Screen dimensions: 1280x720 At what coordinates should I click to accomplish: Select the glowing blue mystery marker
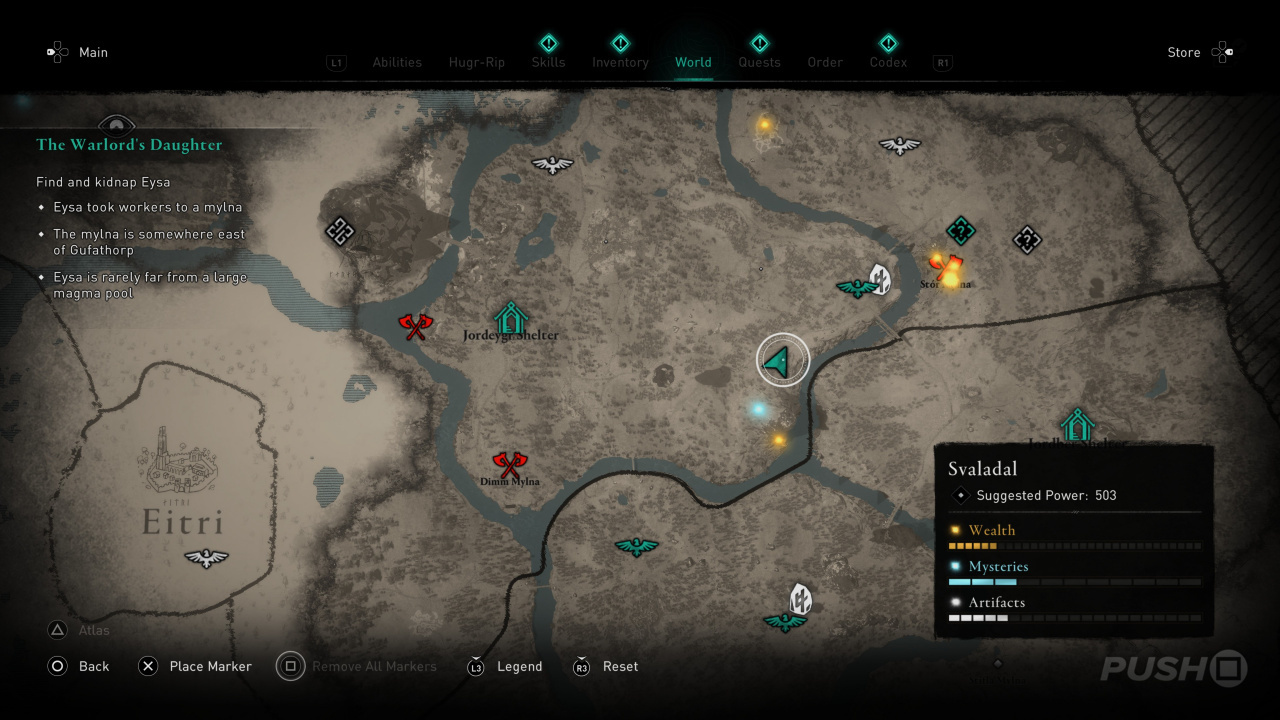pos(759,409)
